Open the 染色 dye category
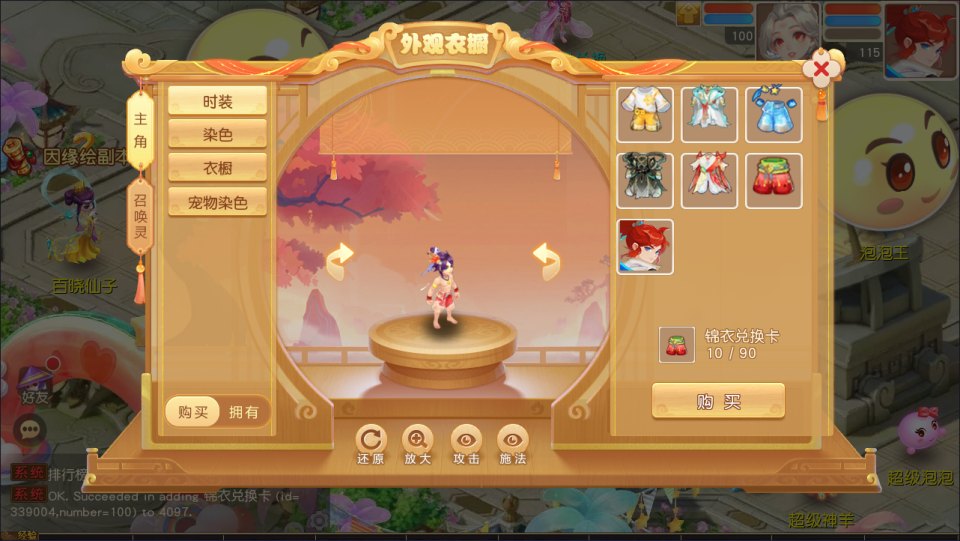 [217, 134]
